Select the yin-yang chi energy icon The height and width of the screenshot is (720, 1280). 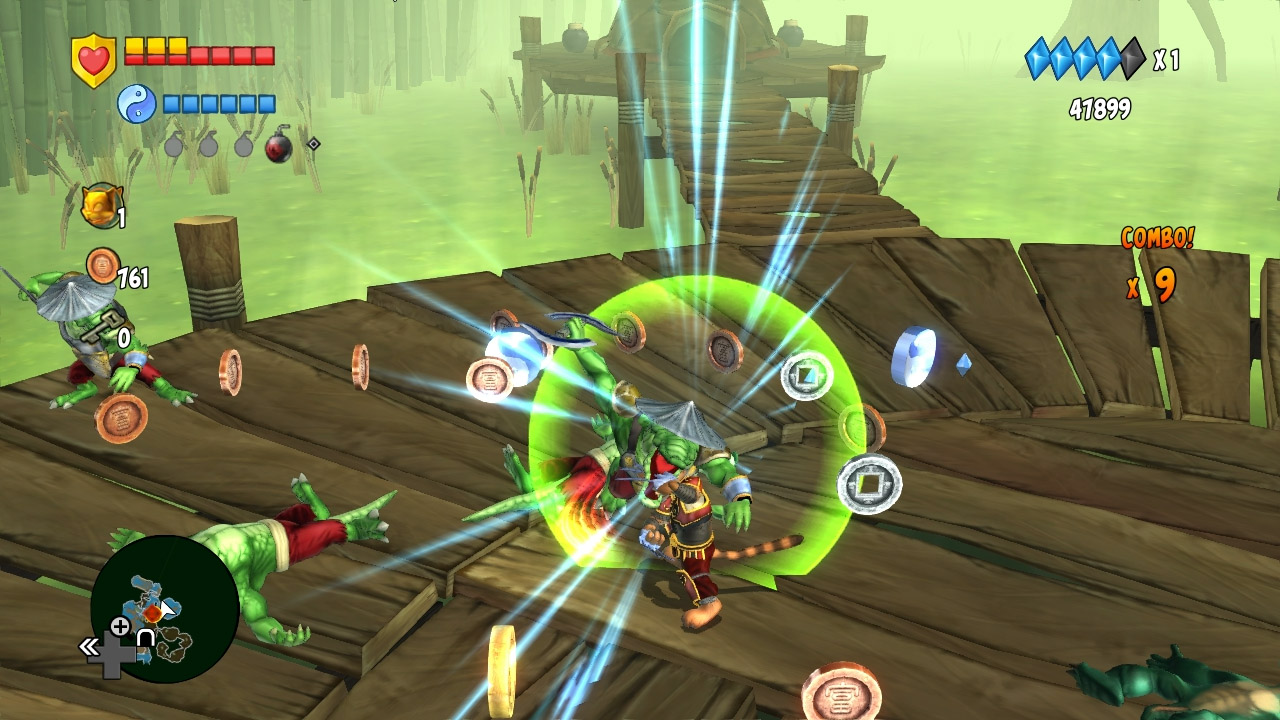click(138, 102)
